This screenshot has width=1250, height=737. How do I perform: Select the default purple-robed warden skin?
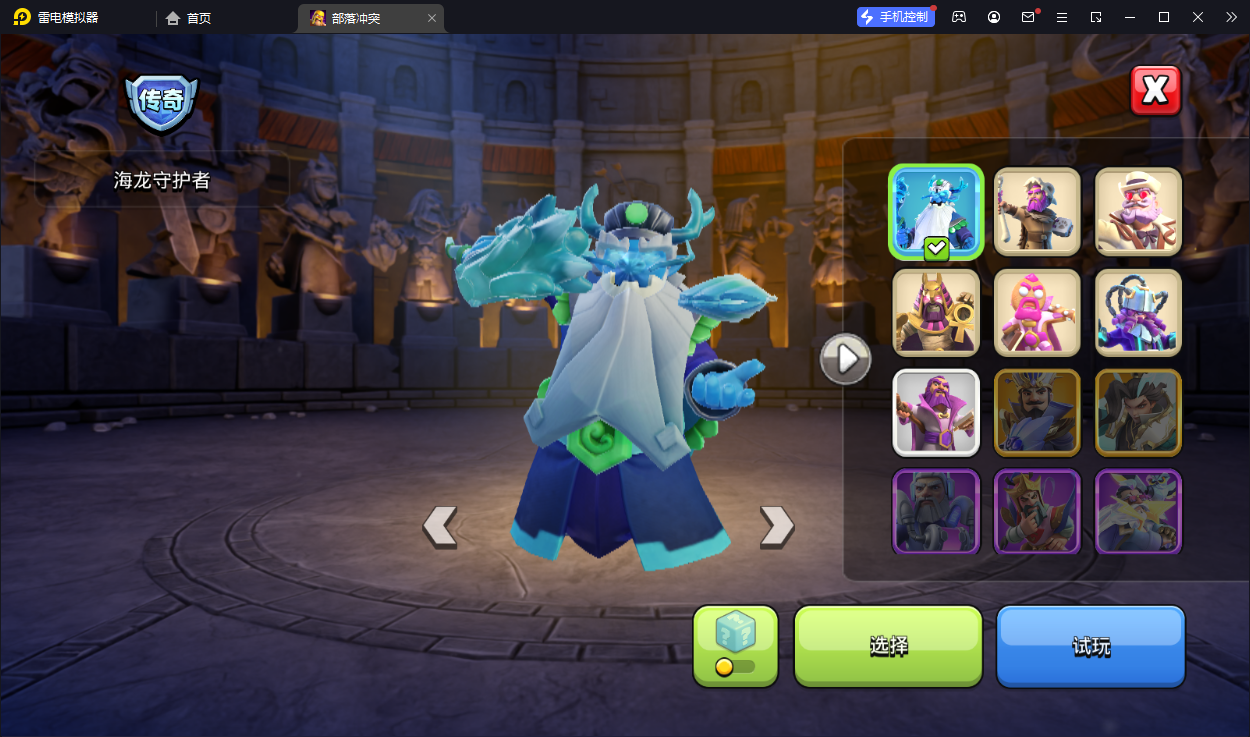[936, 412]
